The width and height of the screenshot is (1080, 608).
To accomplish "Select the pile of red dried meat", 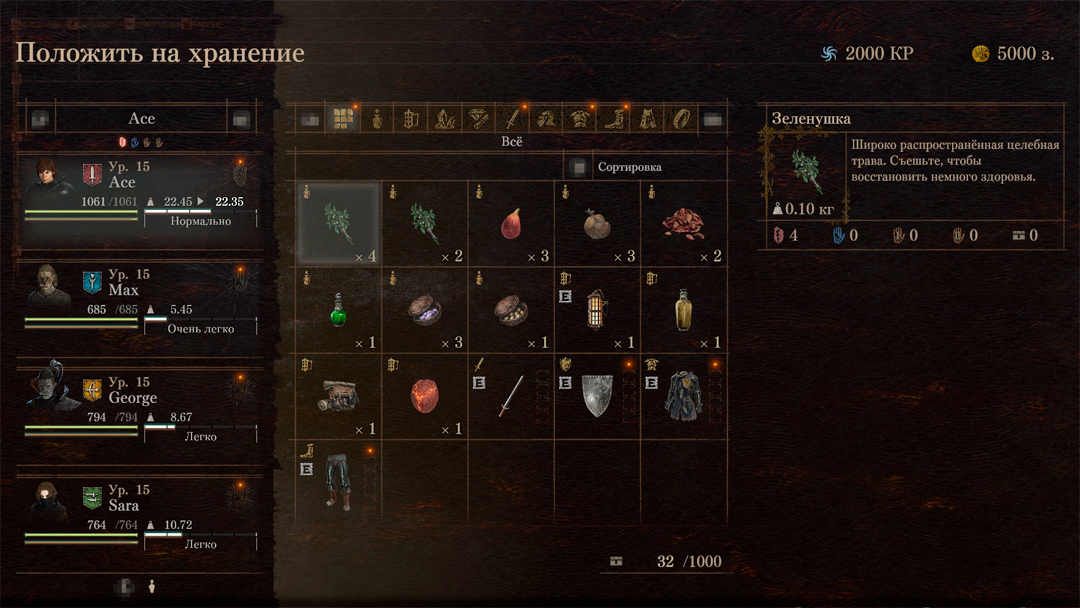I will pos(684,224).
